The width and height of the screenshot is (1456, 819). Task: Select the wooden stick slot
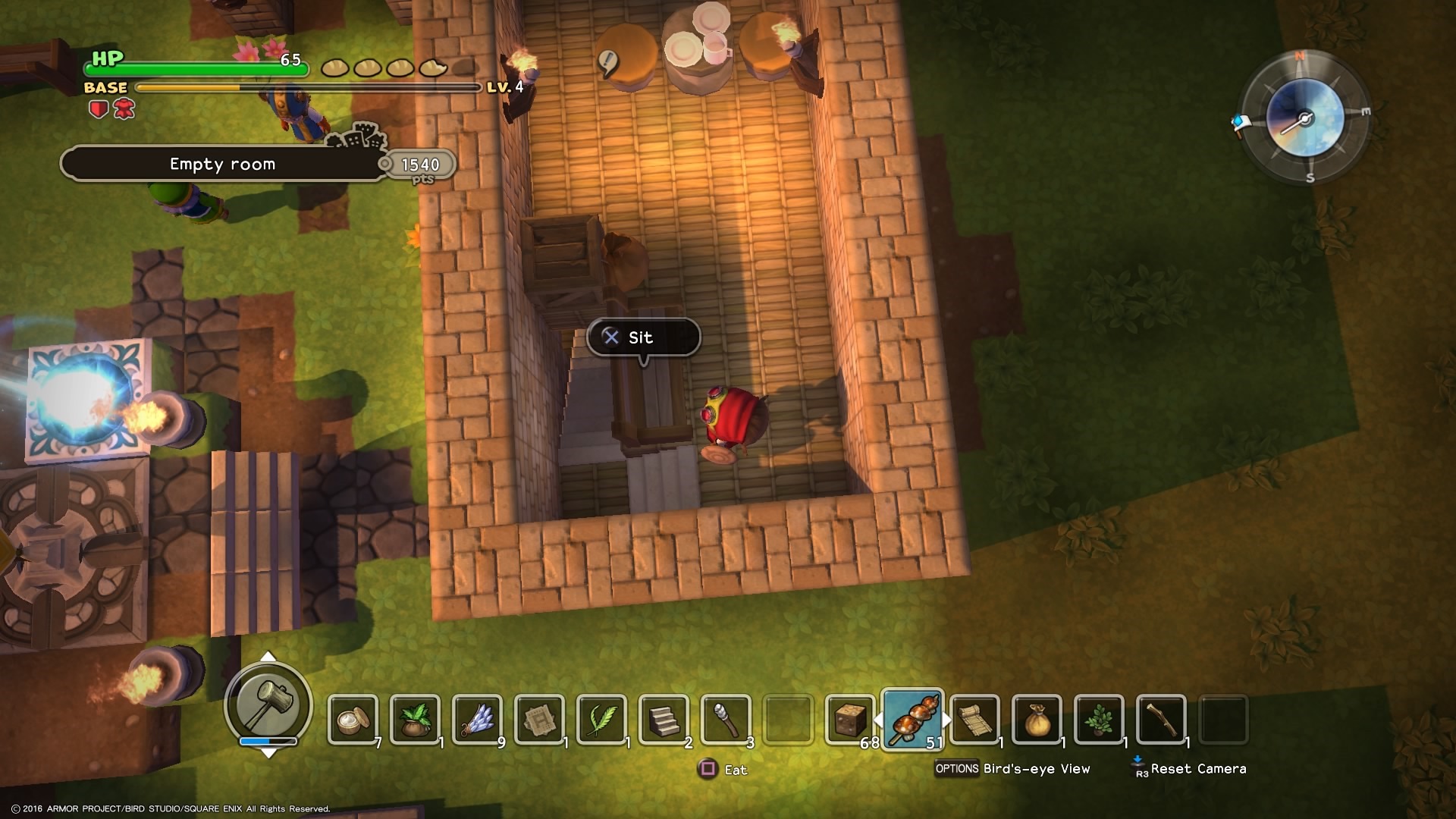point(1161,719)
